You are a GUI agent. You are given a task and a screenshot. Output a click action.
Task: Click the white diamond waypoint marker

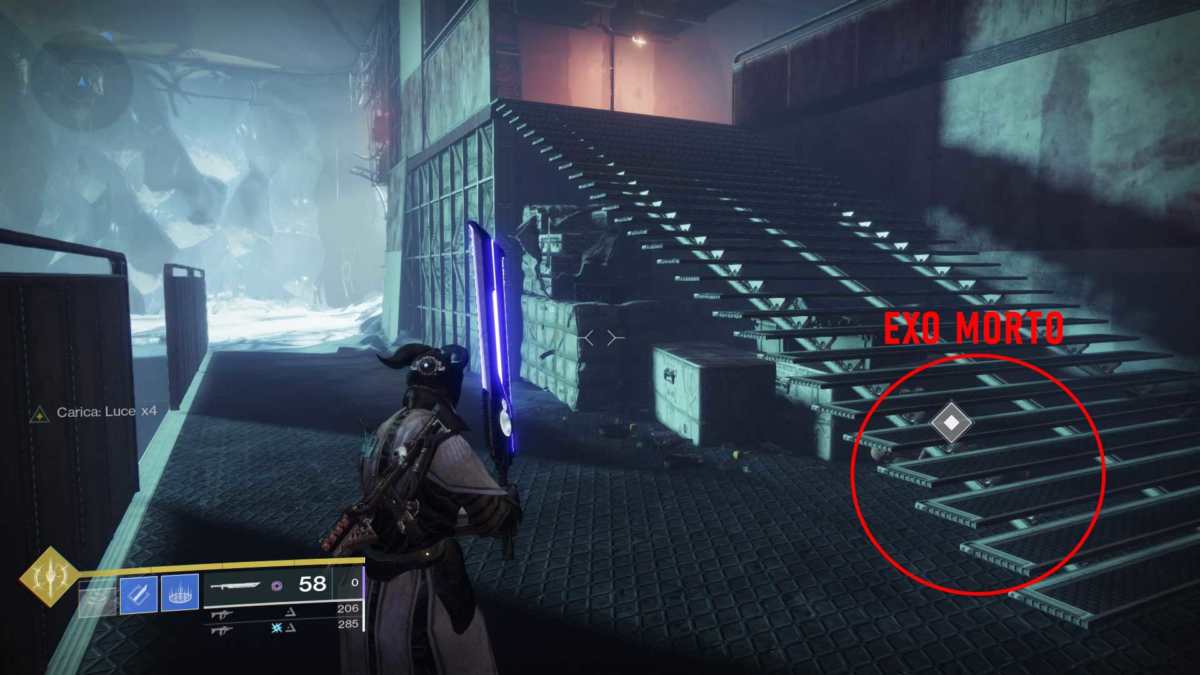click(x=951, y=423)
